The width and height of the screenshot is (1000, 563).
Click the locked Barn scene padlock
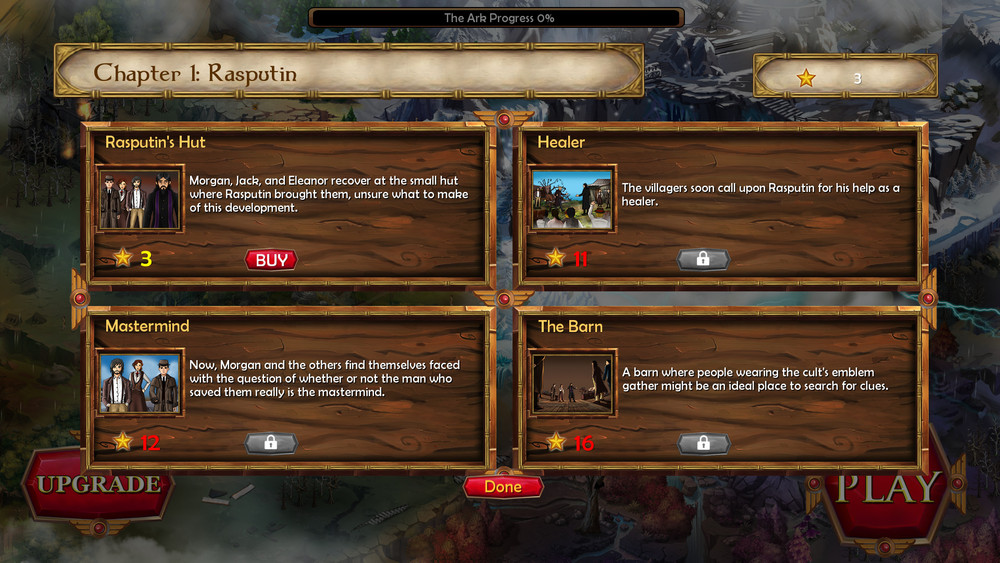pyautogui.click(x=703, y=443)
